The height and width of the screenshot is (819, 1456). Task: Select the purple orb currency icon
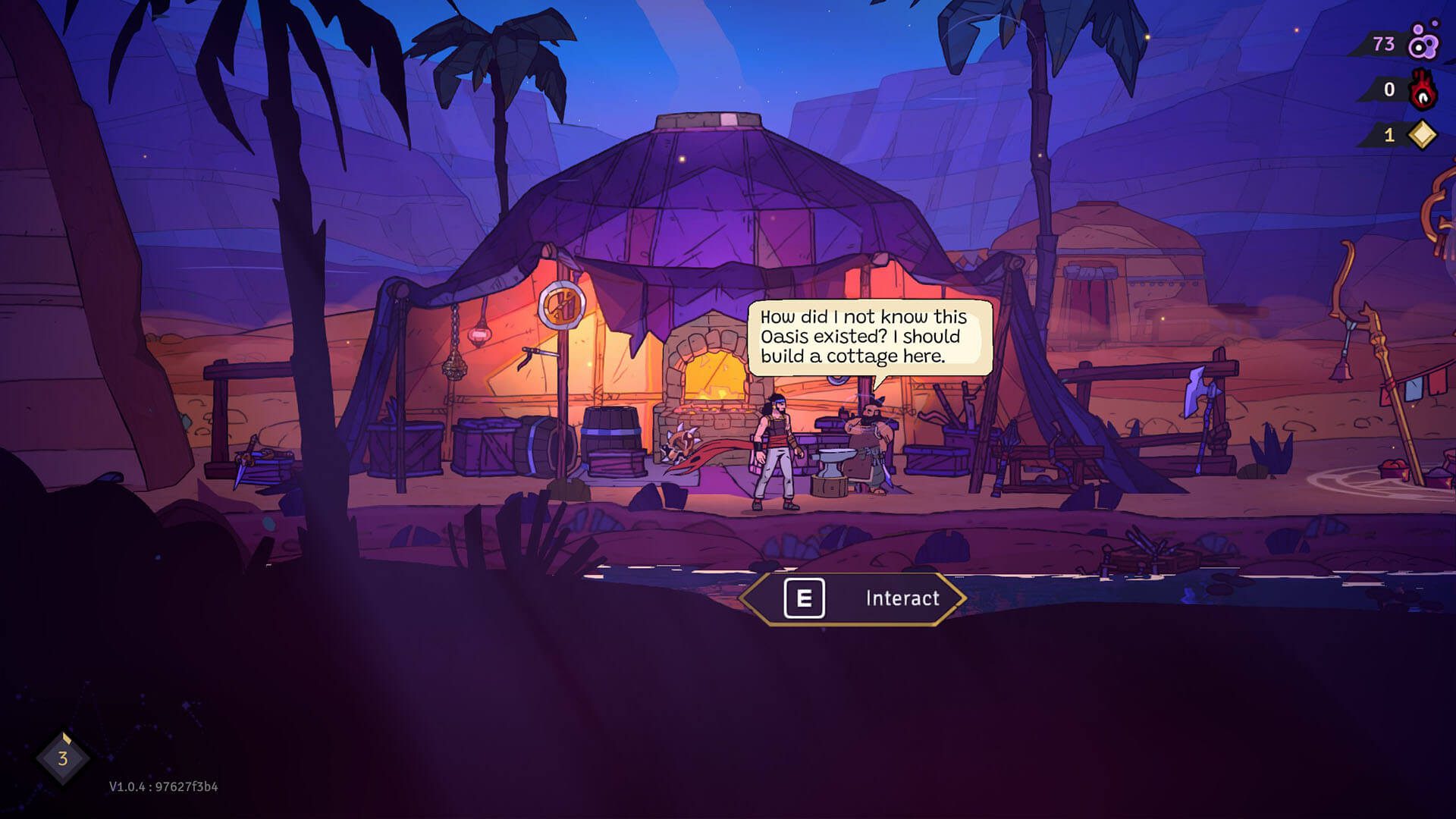(x=1423, y=44)
